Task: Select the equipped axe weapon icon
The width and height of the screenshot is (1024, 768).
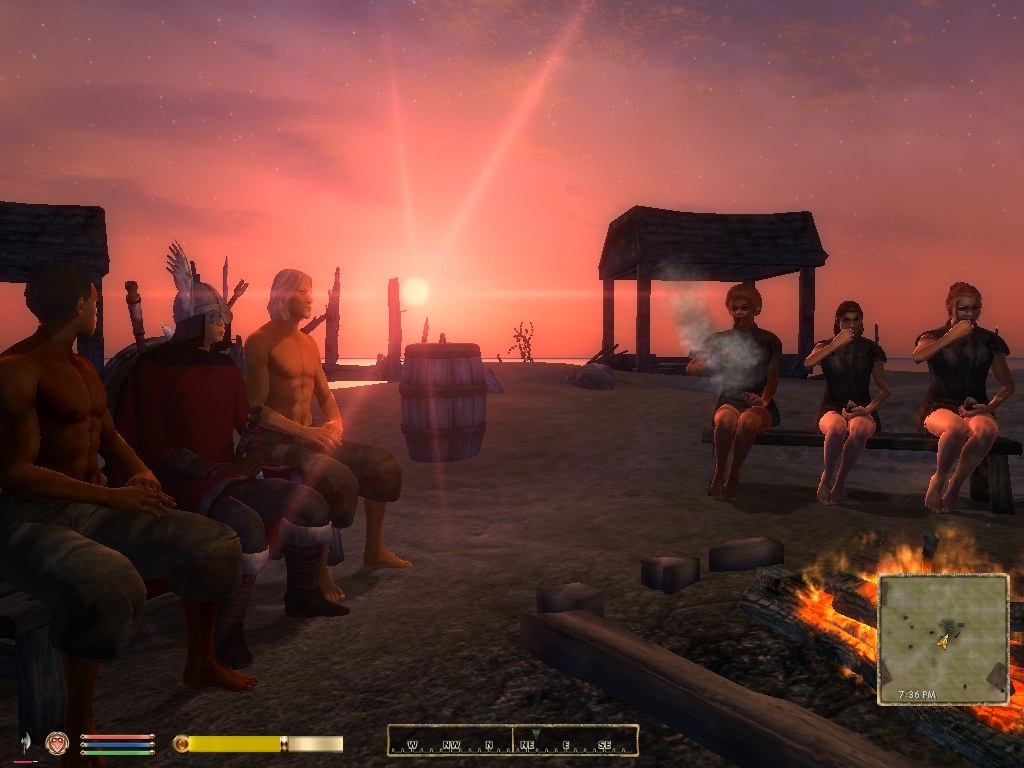Action: pos(25,743)
